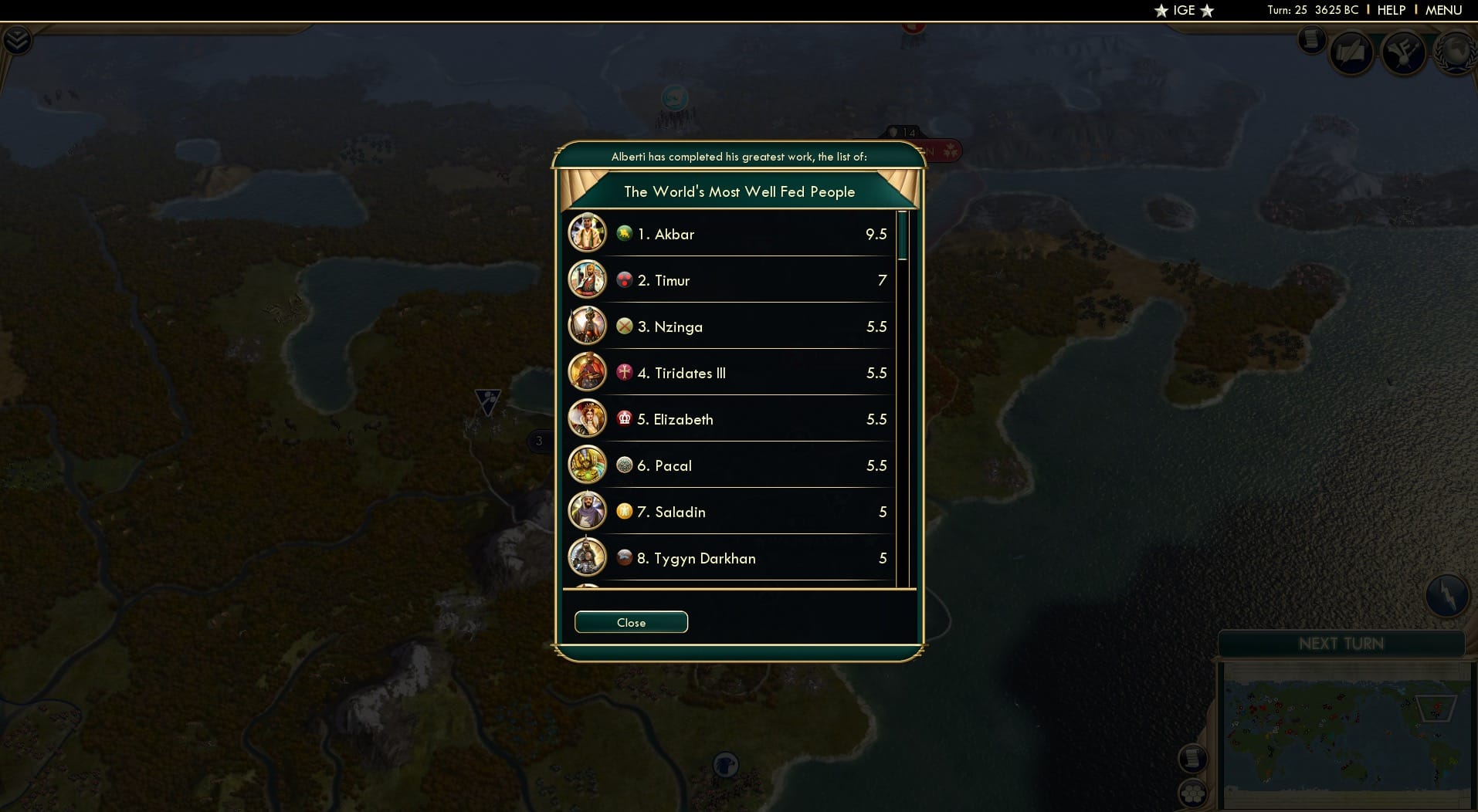This screenshot has height=812, width=1478.
Task: Open the notification log scroll icon top right
Action: tap(1311, 40)
